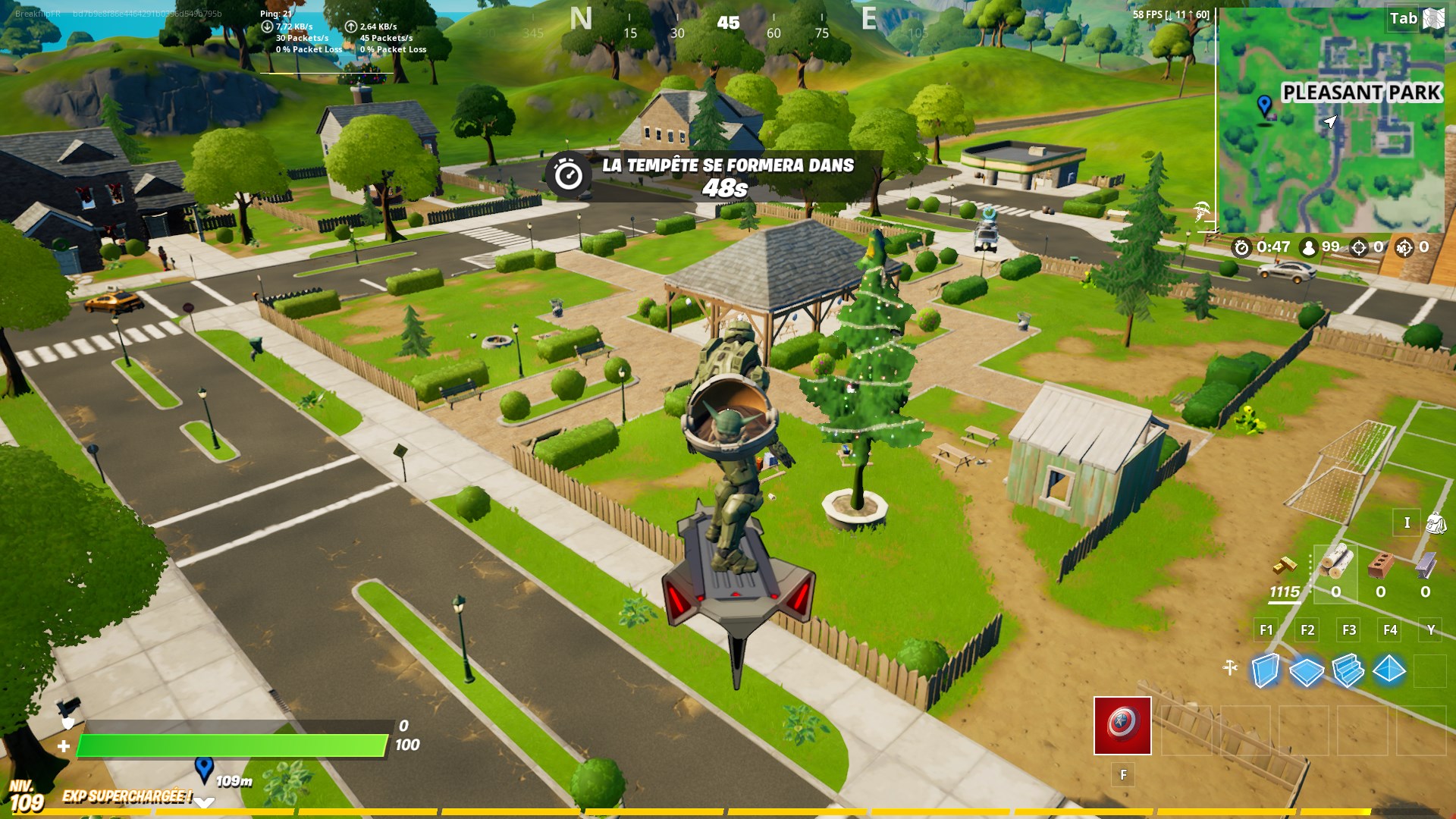Select the wall build piece icon
Screen dimensions: 1456x819
(1266, 670)
